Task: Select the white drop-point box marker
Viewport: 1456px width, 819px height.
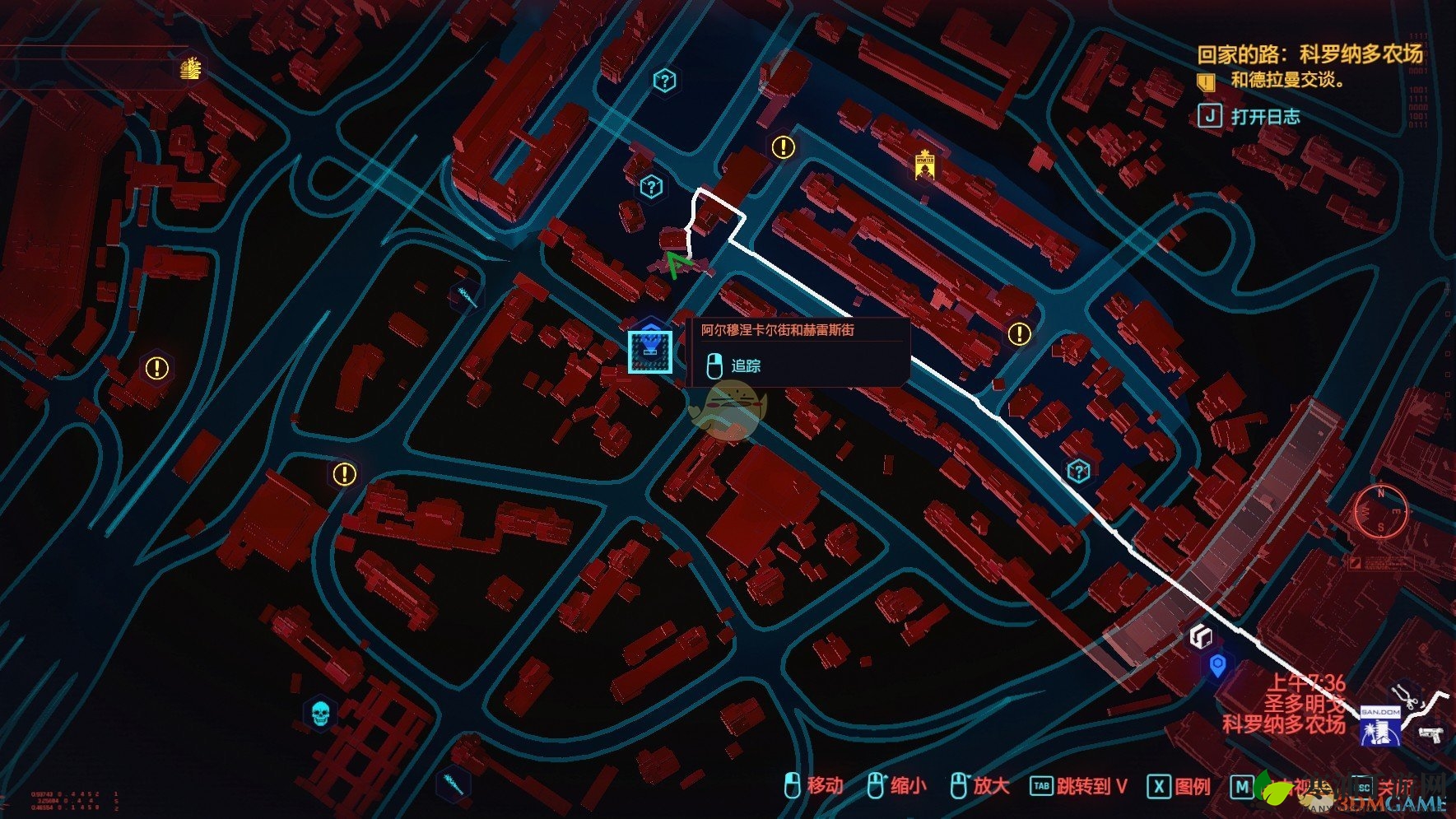Action: click(x=1202, y=635)
